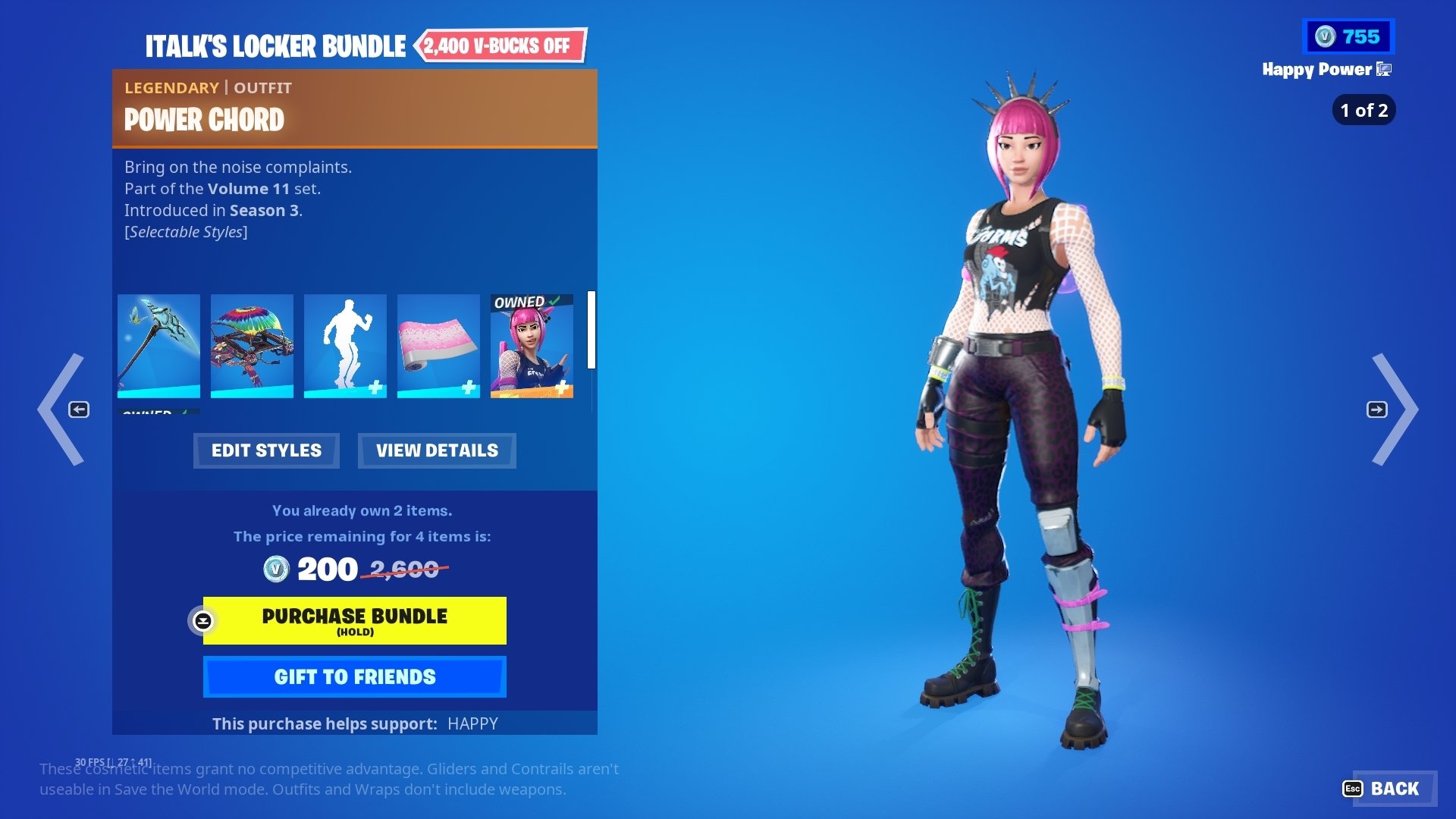Switch view using the left navigation arrow
The image size is (1456, 819).
pyautogui.click(x=78, y=409)
